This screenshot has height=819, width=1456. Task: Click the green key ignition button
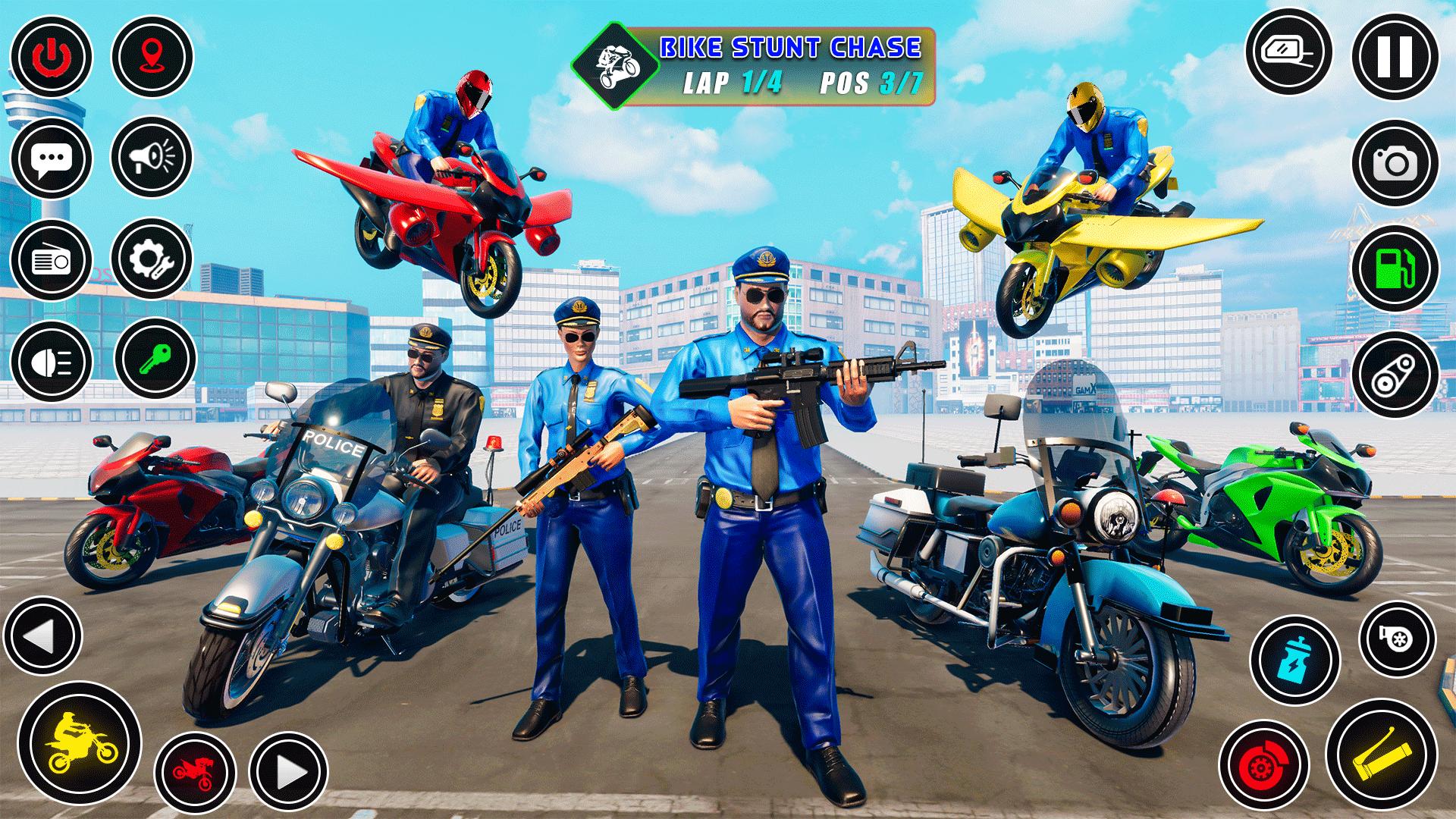pos(155,359)
